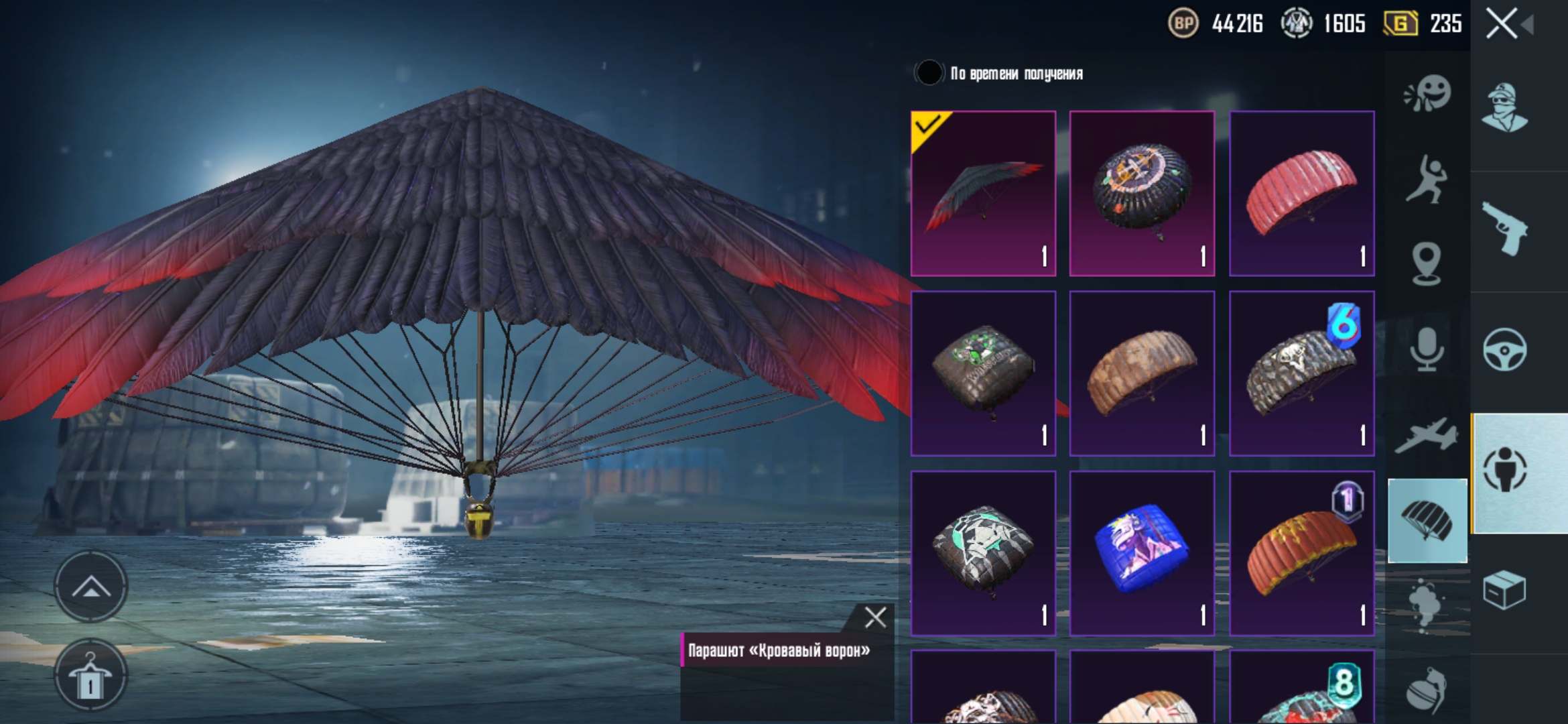Select the plain red parachute
This screenshot has height=724, width=1568.
coord(1301,194)
